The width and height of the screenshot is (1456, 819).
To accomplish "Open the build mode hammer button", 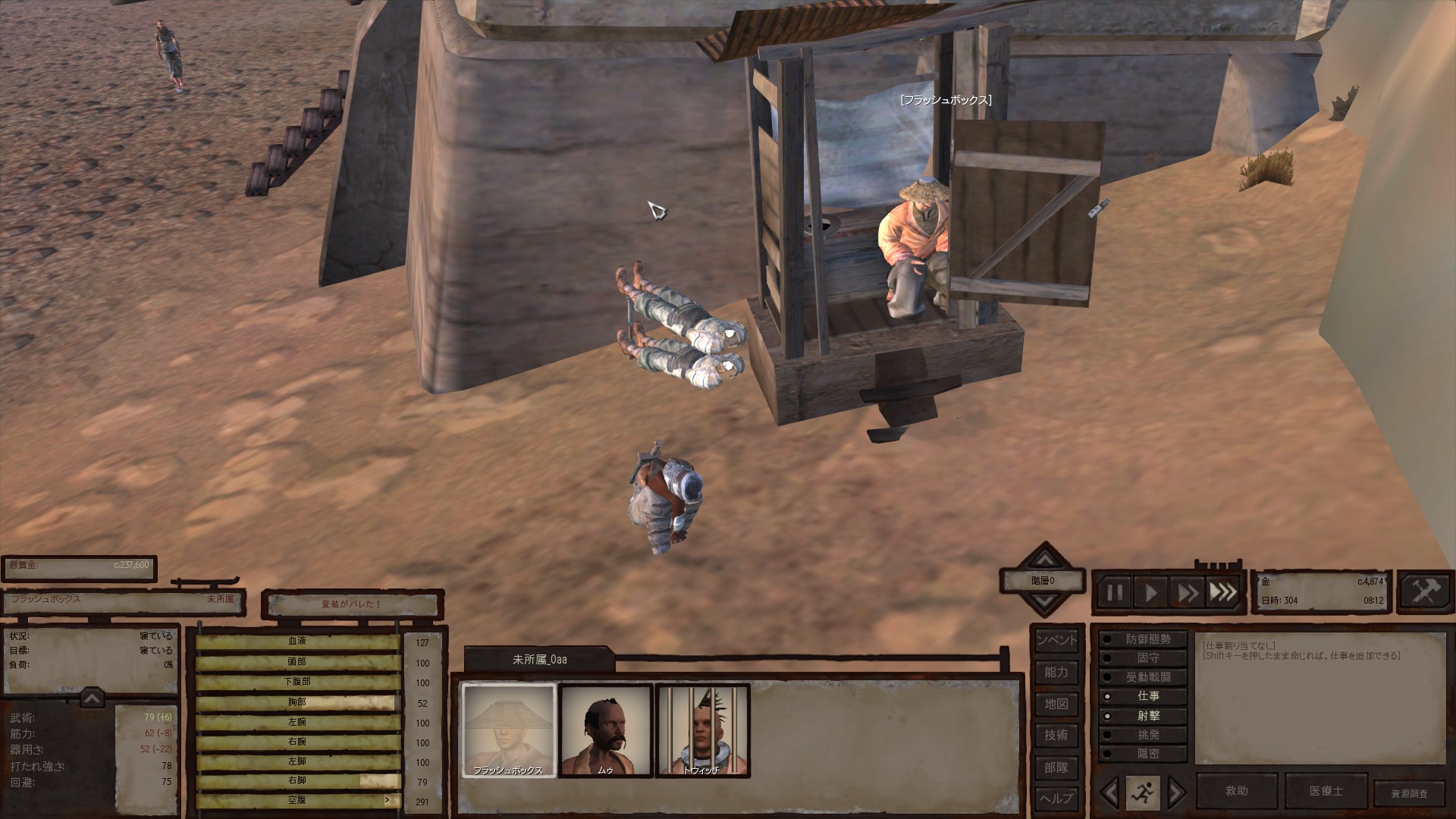I will tap(1426, 591).
